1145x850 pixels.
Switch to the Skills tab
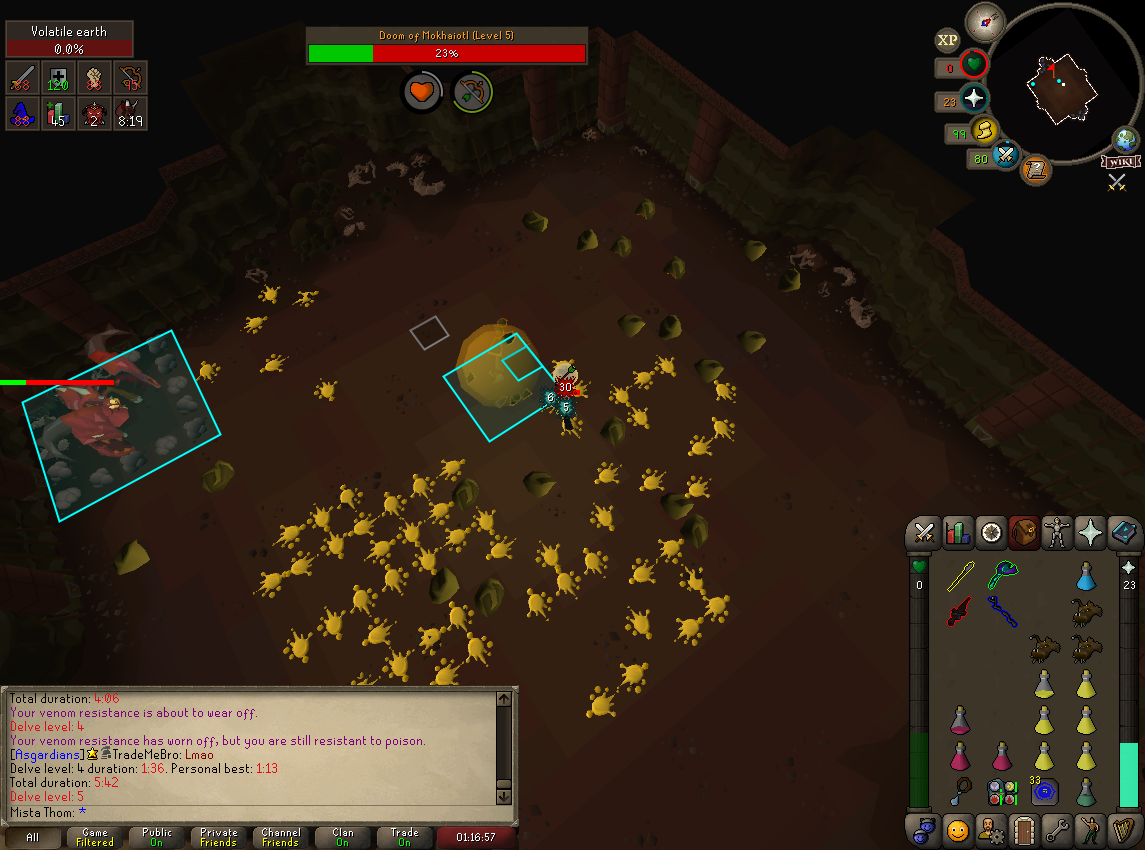958,533
